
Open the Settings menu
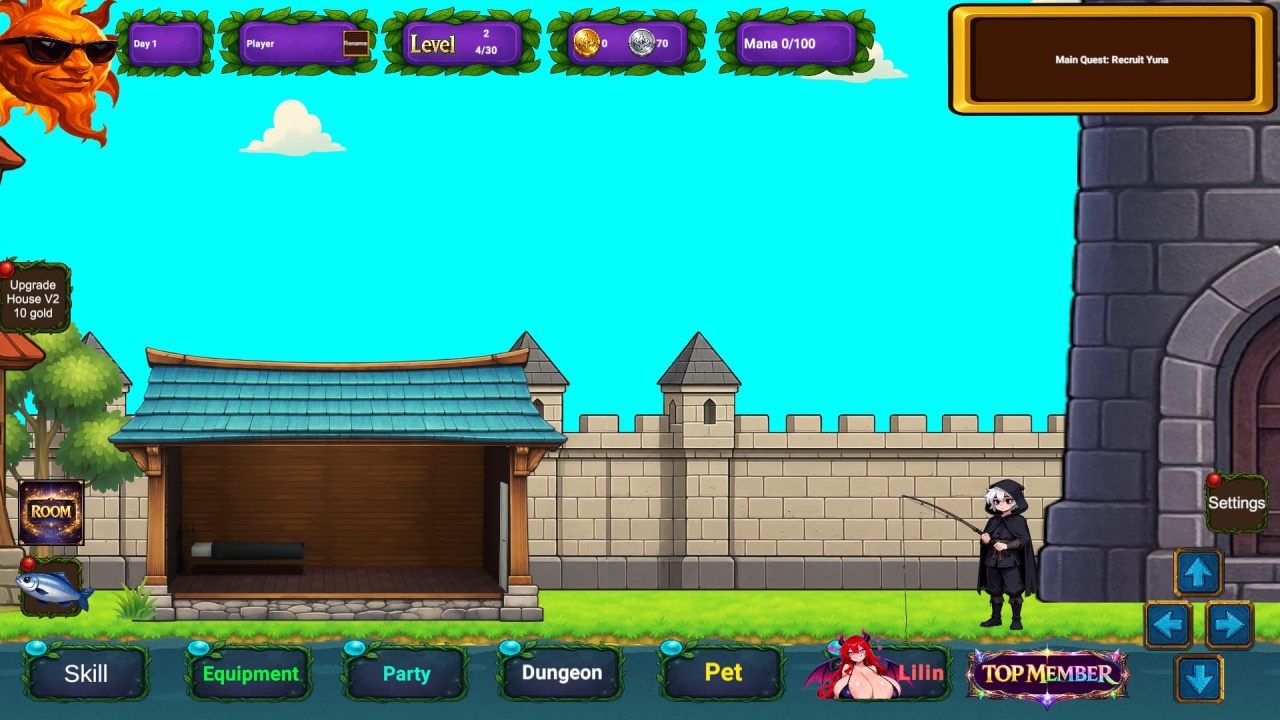1236,503
